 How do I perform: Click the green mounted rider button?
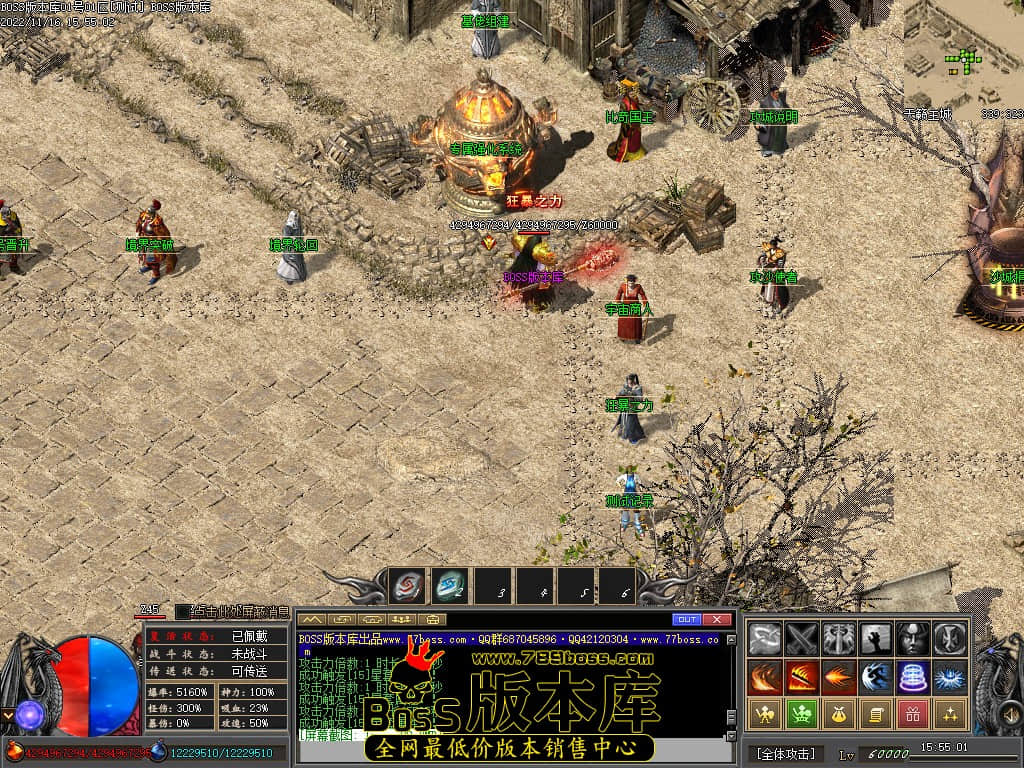[802, 714]
